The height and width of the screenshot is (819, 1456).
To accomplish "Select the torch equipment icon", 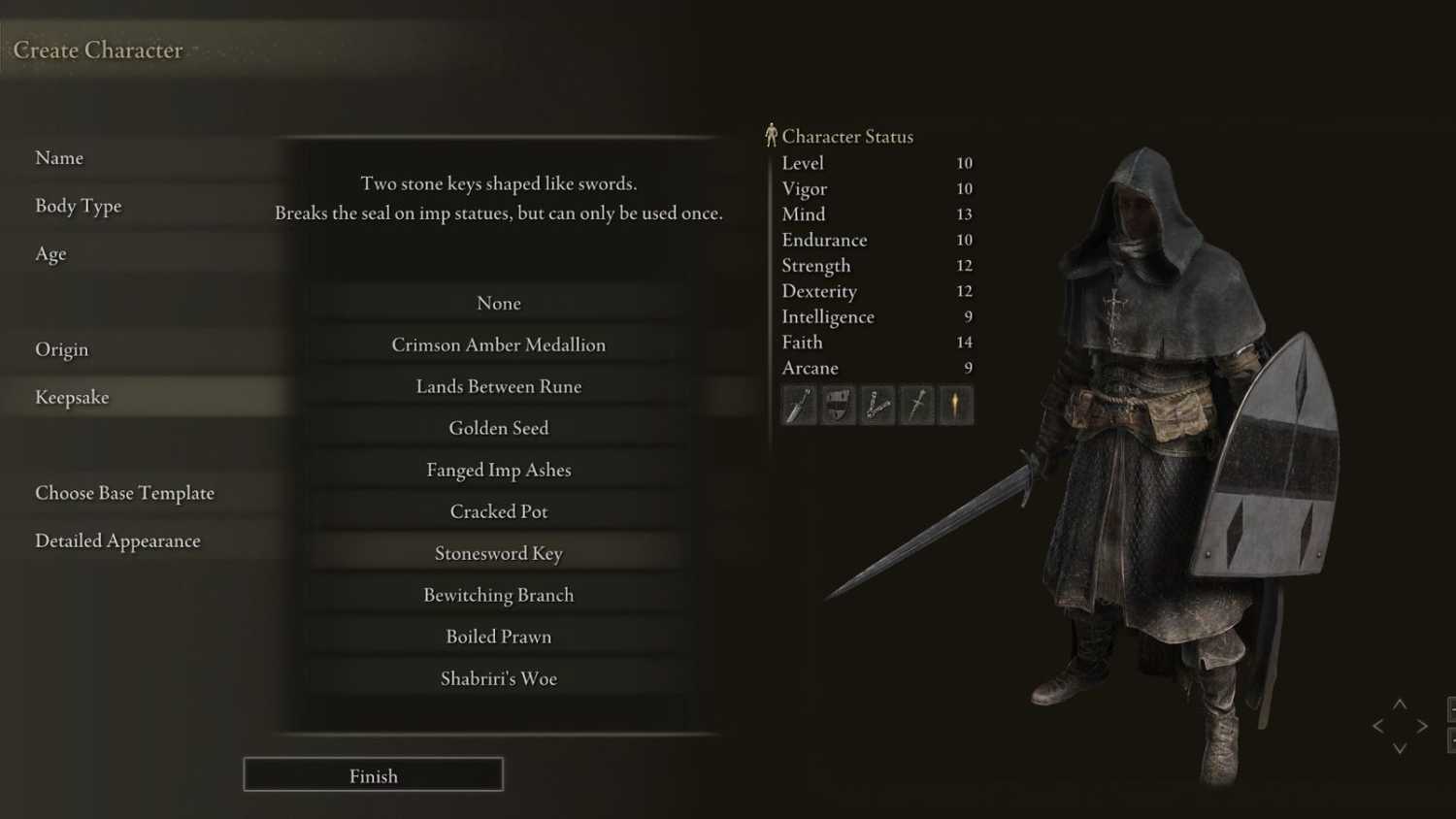I will click(x=955, y=405).
